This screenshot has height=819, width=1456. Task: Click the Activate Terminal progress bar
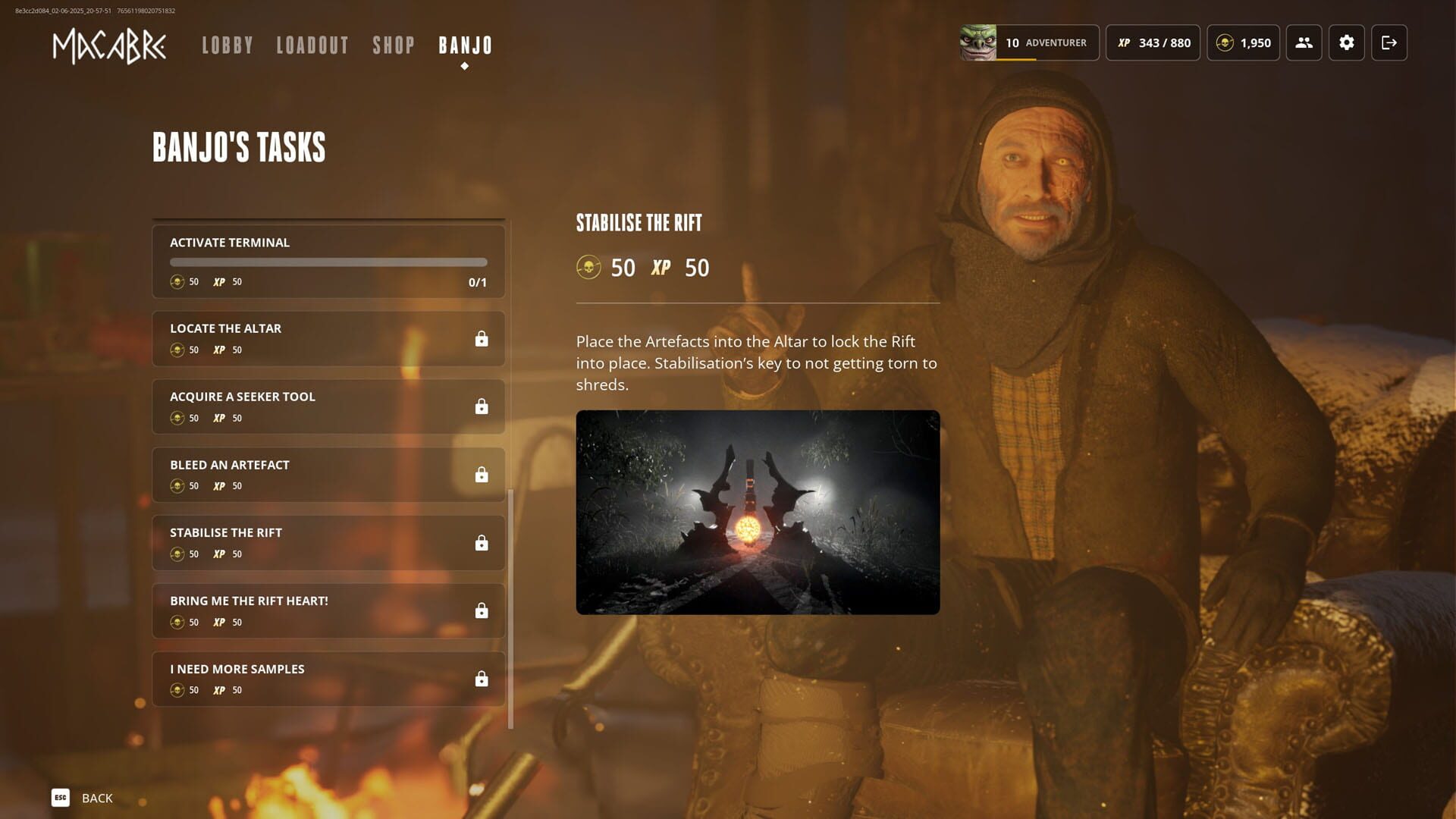(x=328, y=262)
